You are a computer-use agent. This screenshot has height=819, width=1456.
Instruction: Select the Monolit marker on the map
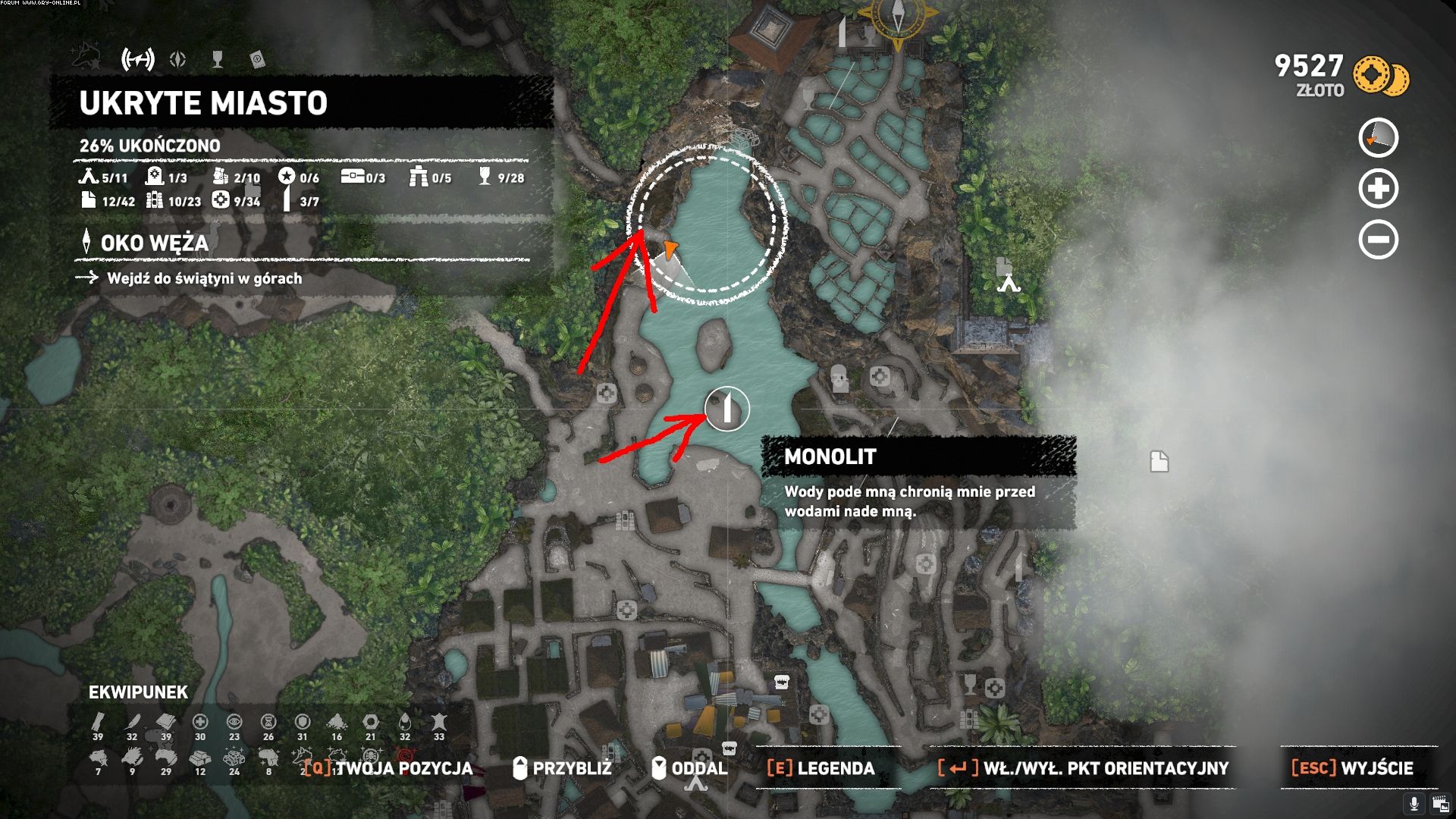(726, 409)
